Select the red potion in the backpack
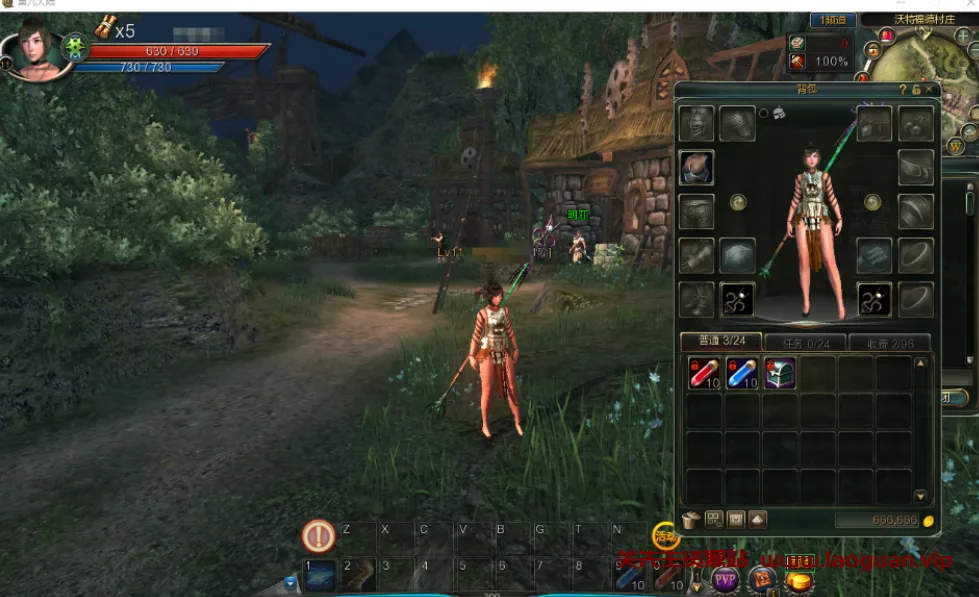The width and height of the screenshot is (979, 597). point(703,373)
